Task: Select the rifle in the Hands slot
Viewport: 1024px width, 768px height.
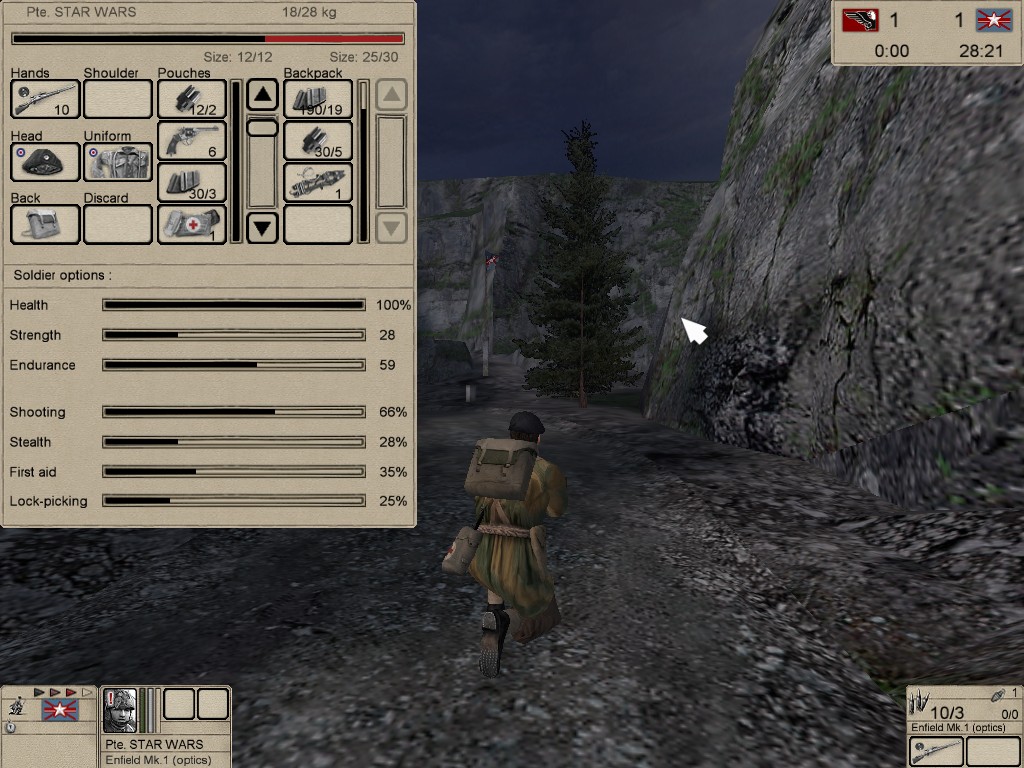Action: pos(45,99)
